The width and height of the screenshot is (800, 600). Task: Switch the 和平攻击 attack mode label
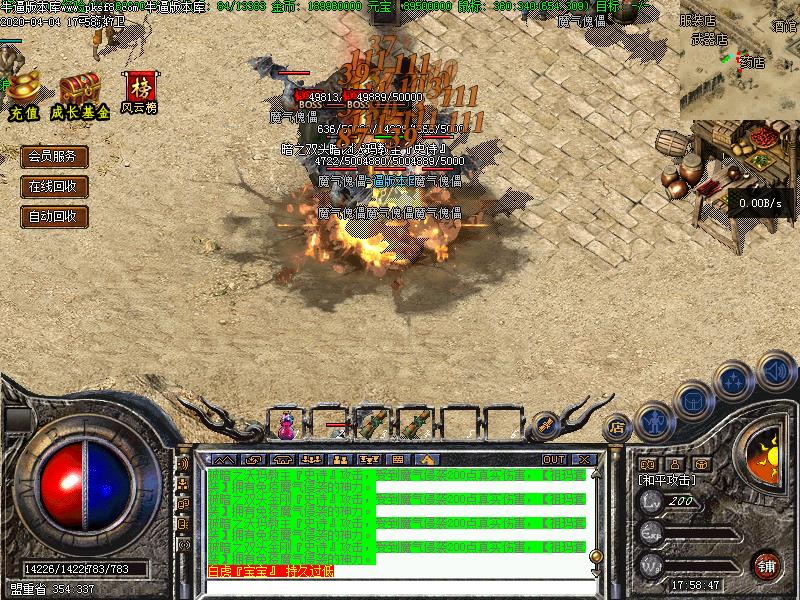pos(667,480)
